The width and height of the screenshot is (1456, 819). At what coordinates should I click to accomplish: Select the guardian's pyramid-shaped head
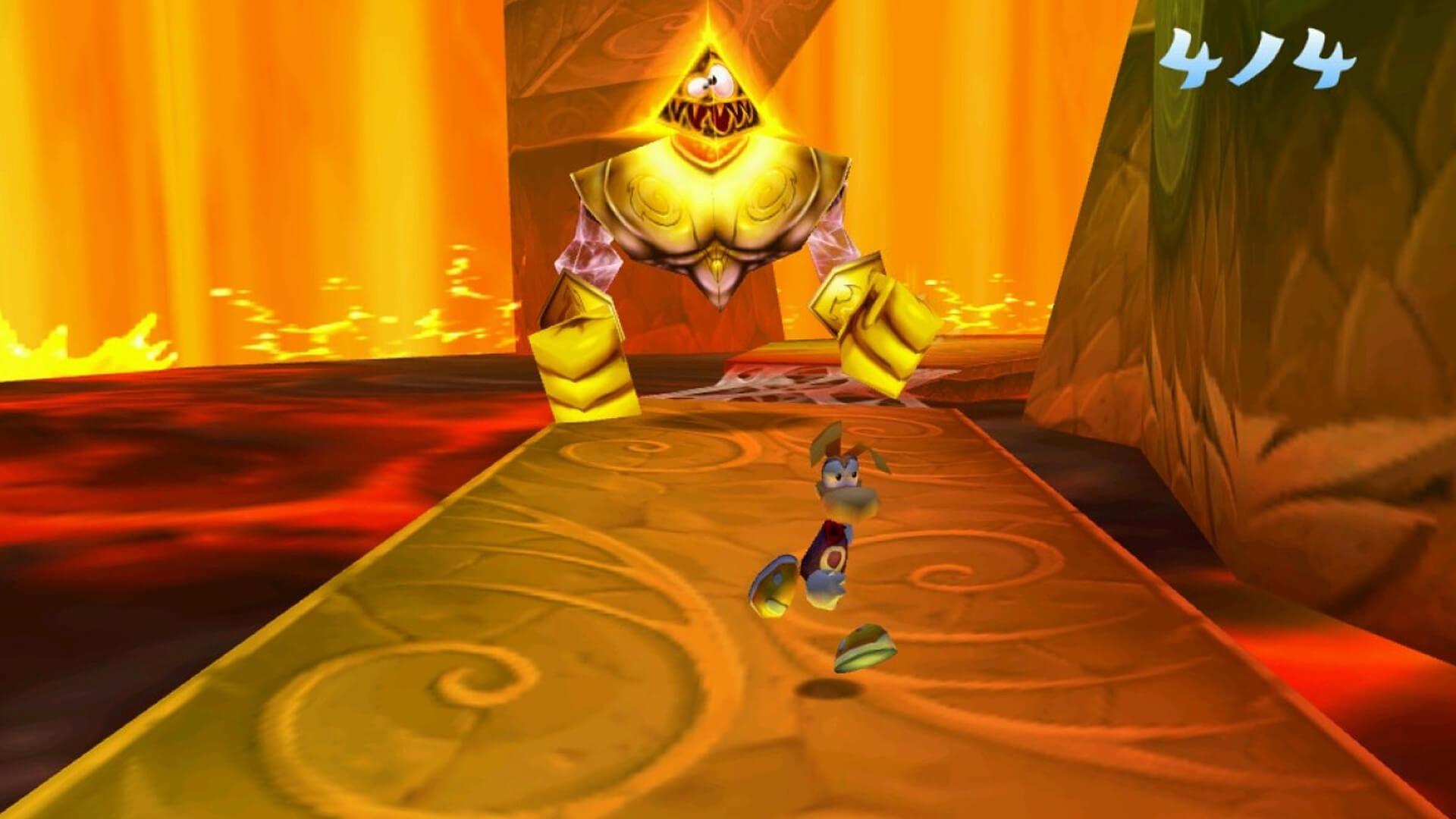coord(709,91)
